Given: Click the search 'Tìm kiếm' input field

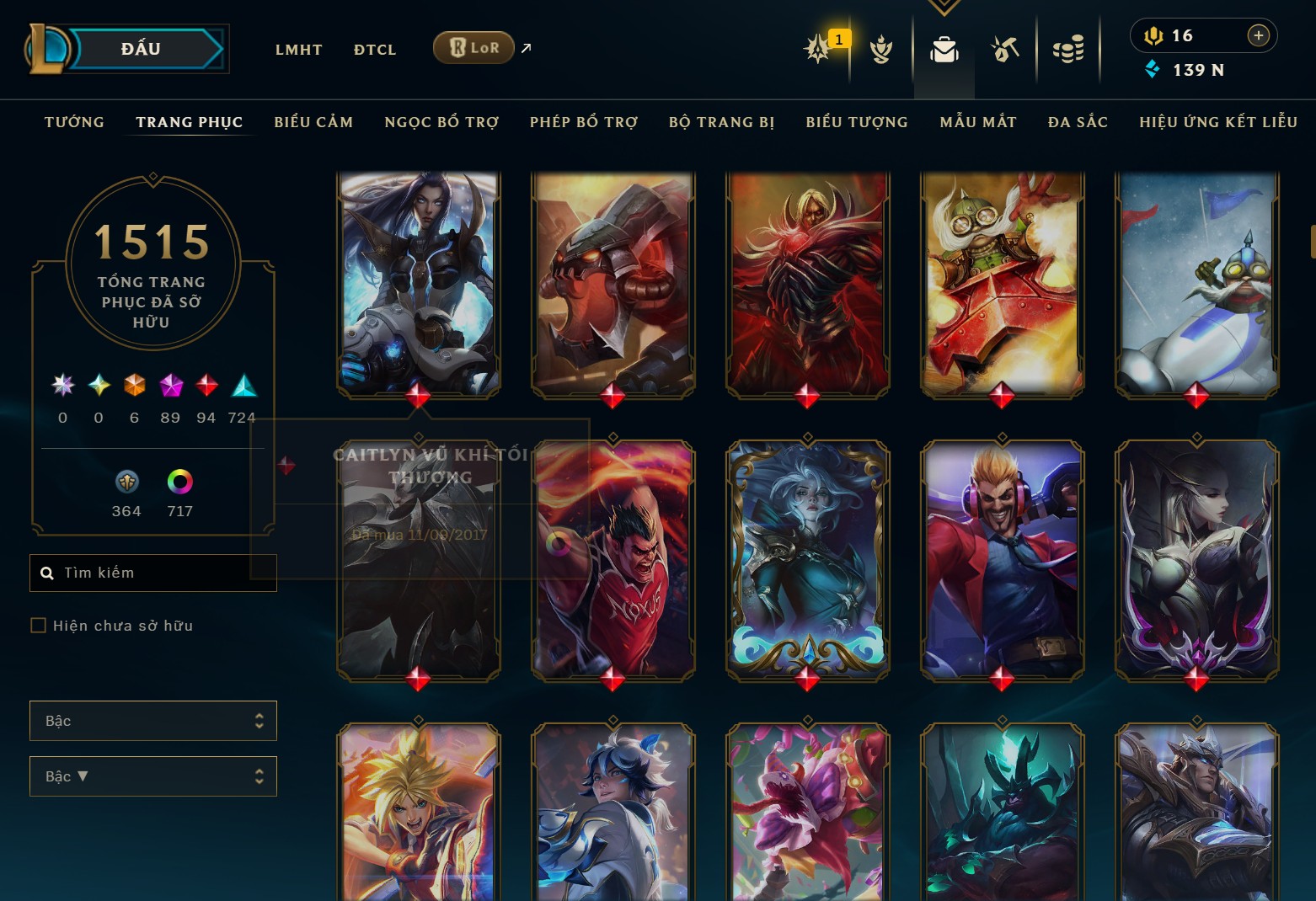Looking at the screenshot, I should (x=153, y=573).
